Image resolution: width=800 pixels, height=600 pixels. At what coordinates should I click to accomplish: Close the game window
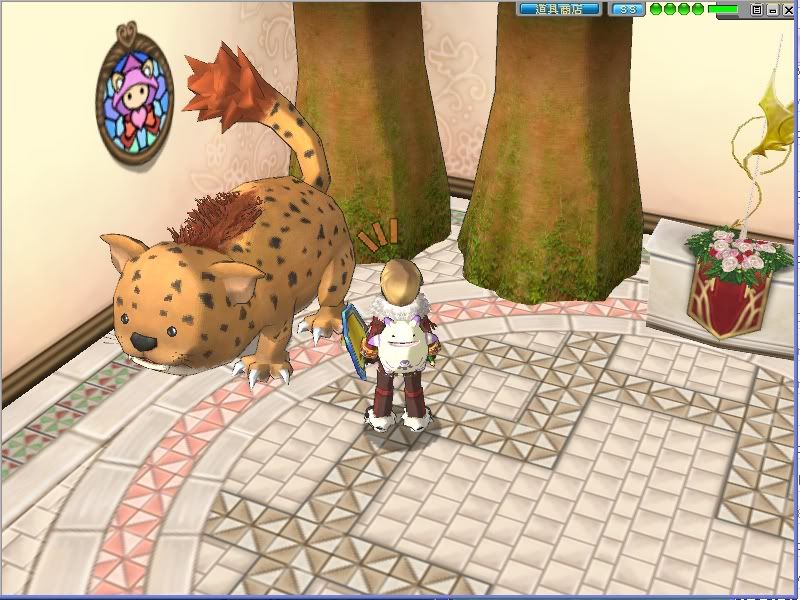point(788,9)
